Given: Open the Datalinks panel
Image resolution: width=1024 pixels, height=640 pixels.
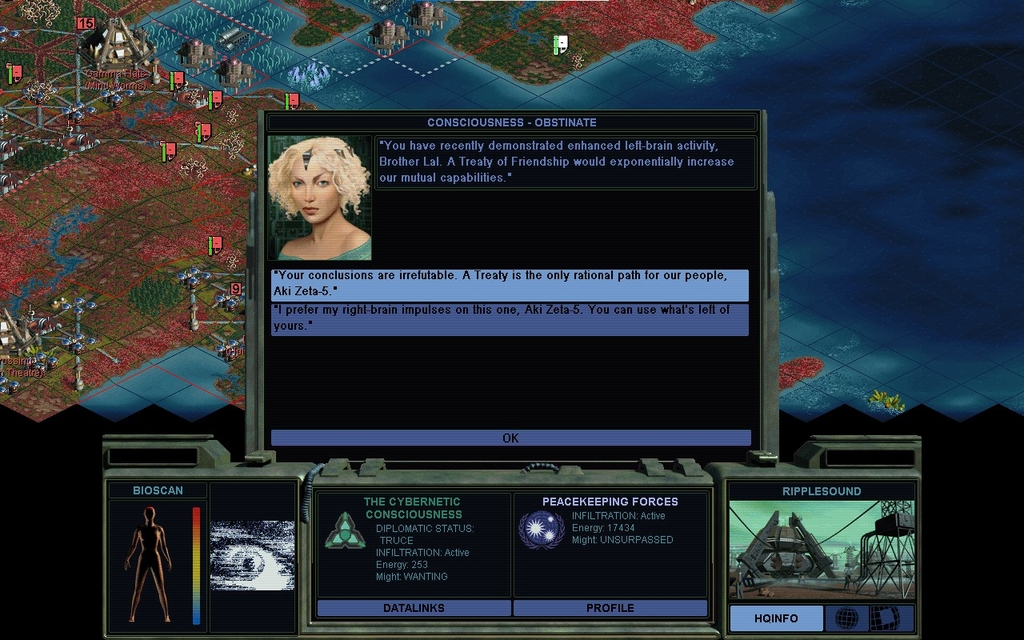Looking at the screenshot, I should pos(413,608).
